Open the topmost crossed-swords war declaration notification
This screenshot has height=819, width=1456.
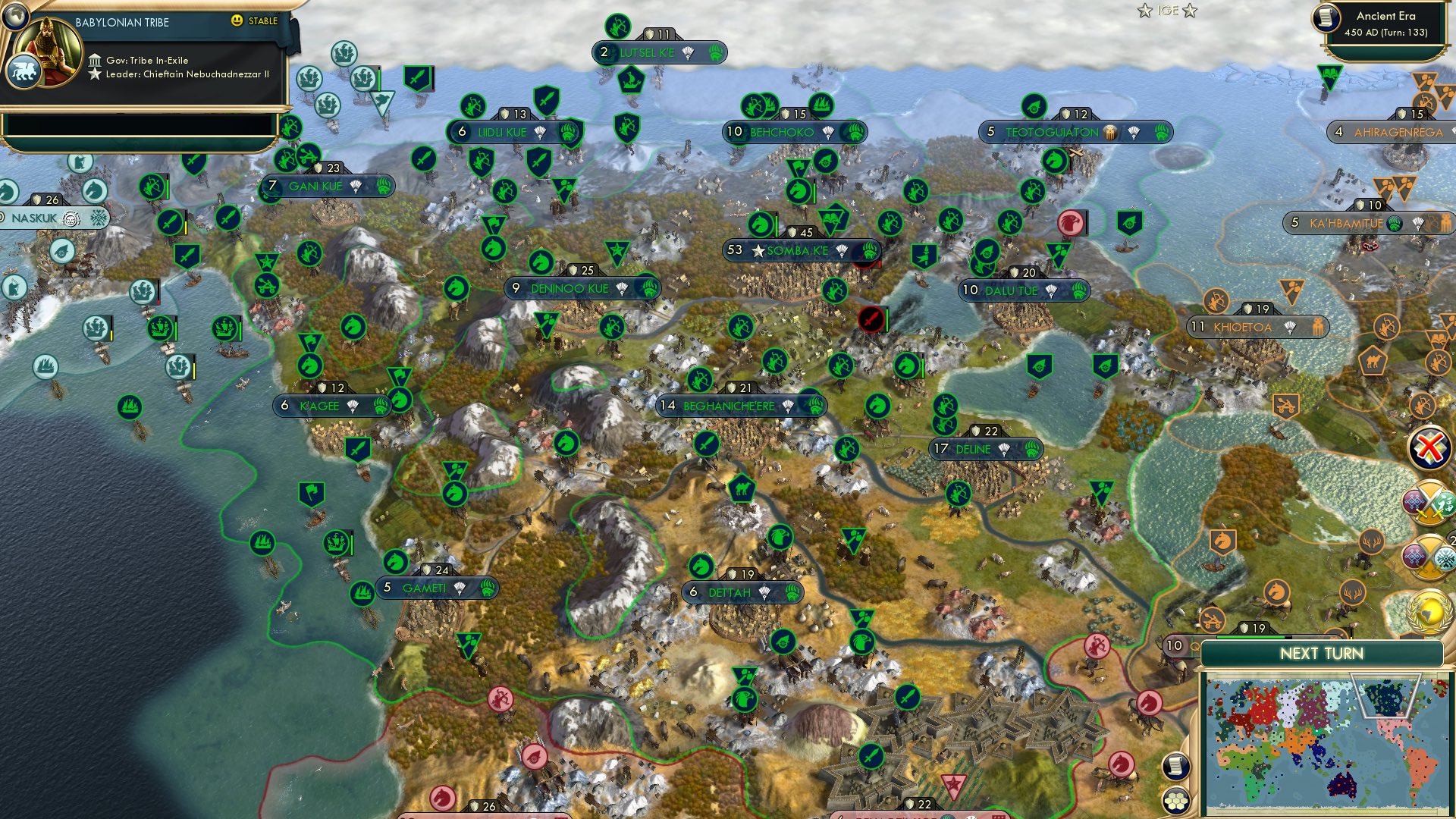[1429, 502]
